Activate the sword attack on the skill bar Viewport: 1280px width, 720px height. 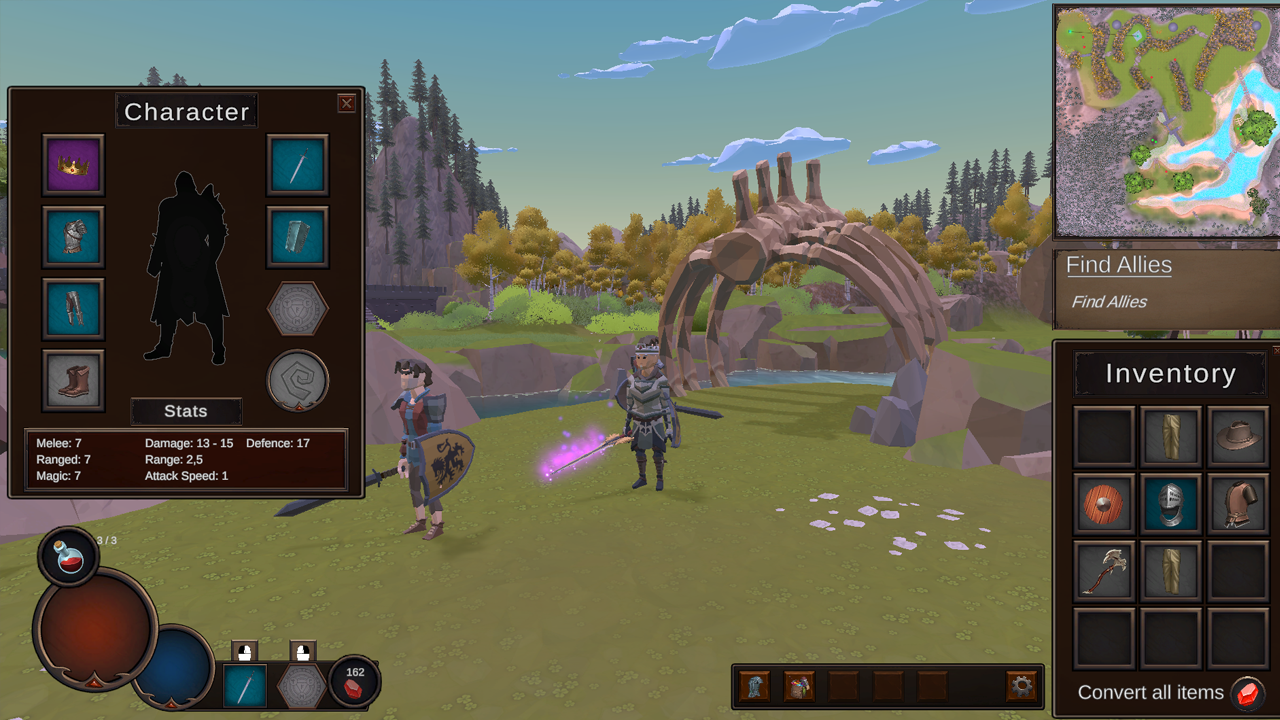tap(244, 687)
